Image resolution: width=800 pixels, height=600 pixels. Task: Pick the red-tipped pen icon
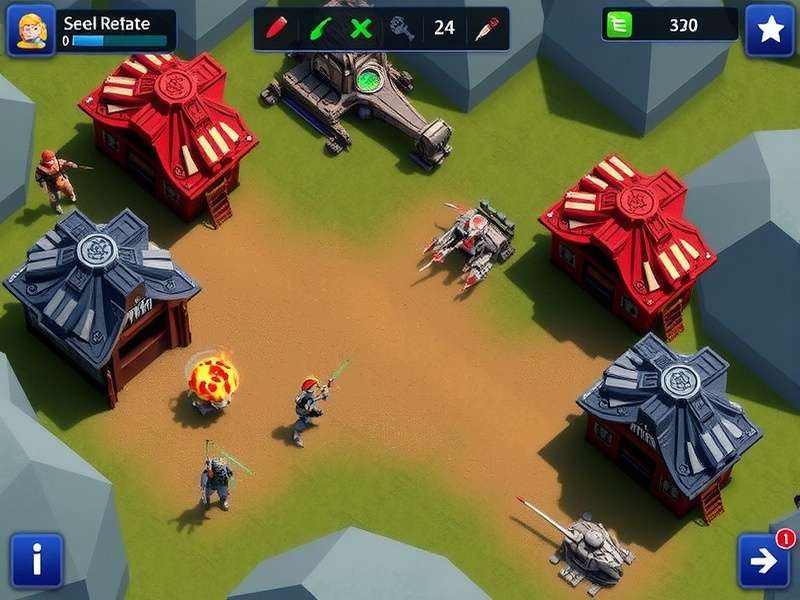pos(486,28)
